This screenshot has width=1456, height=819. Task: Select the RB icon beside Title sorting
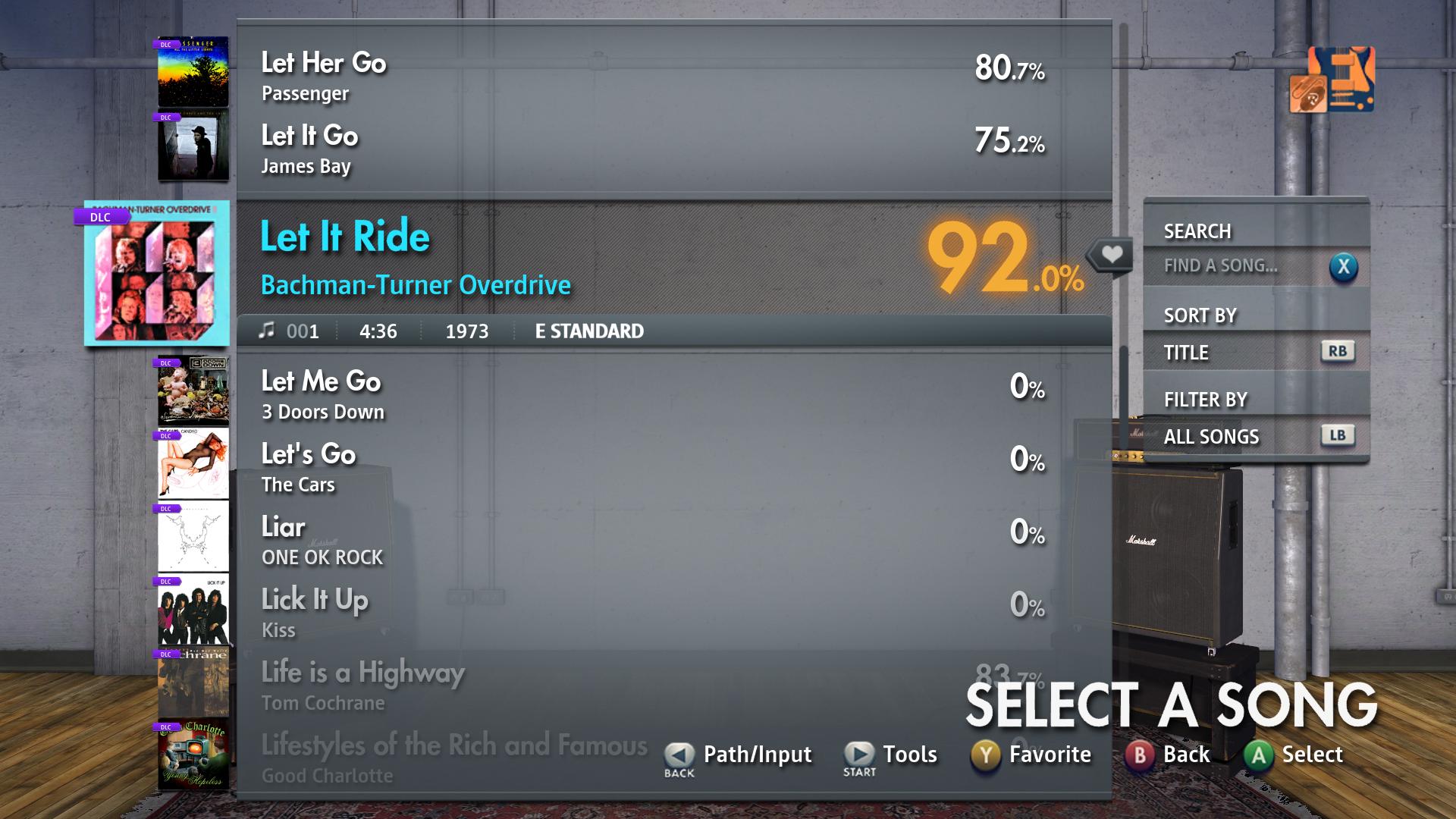pos(1339,351)
